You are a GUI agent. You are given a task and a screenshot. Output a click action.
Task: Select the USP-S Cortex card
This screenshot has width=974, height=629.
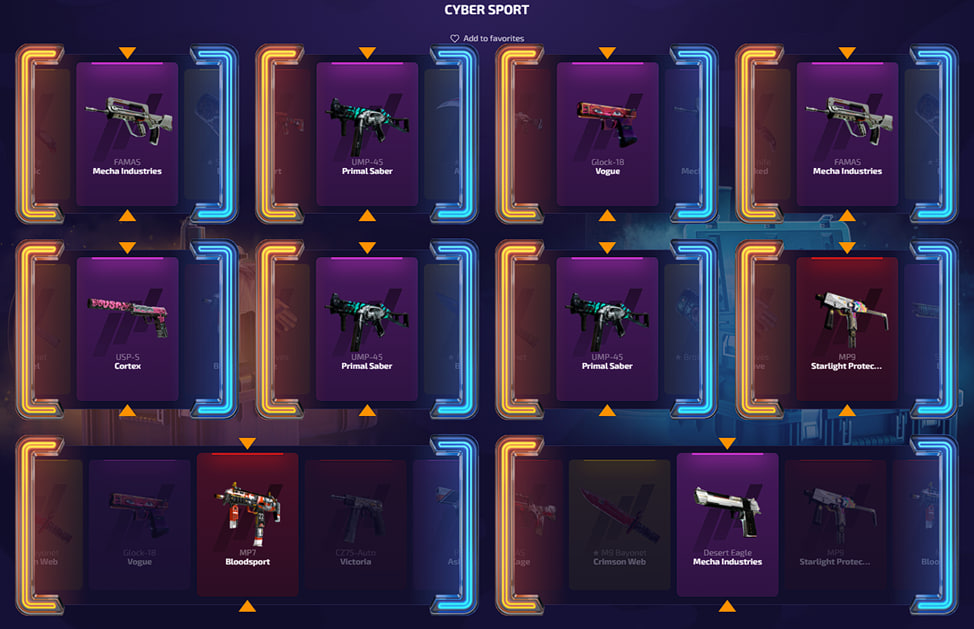(127, 329)
